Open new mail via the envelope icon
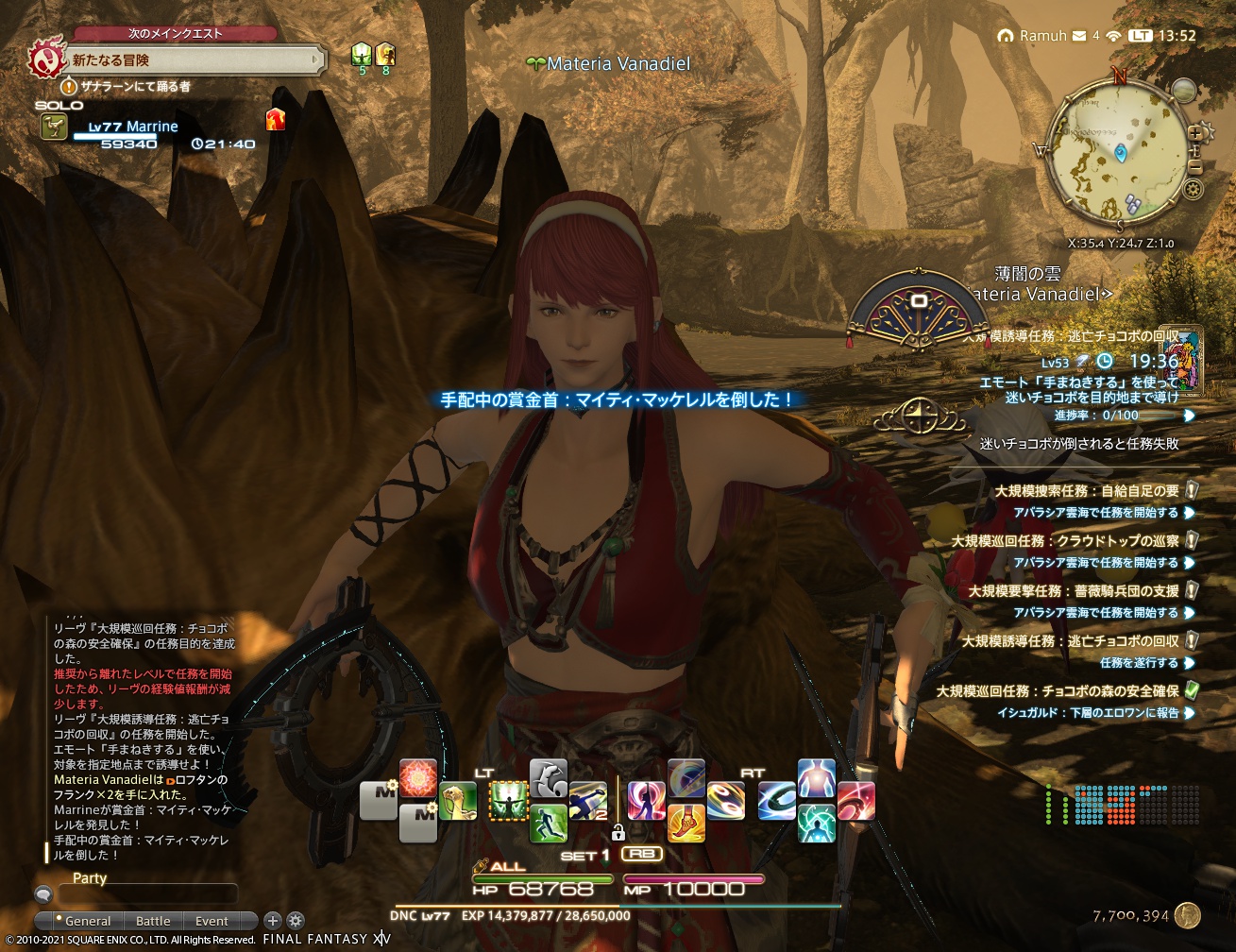The width and height of the screenshot is (1236, 952). [1078, 36]
